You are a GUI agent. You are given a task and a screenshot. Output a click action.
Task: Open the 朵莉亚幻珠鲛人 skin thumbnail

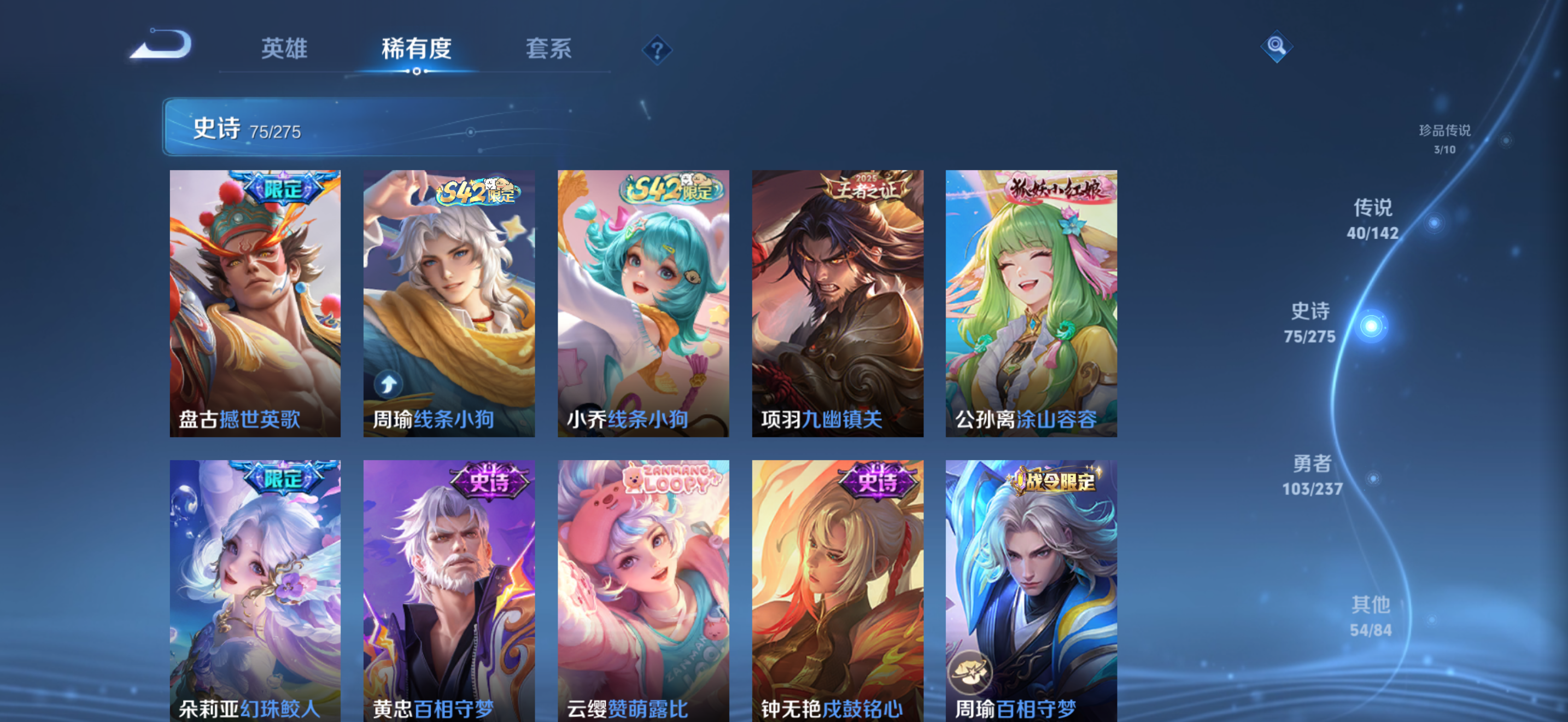[255, 591]
